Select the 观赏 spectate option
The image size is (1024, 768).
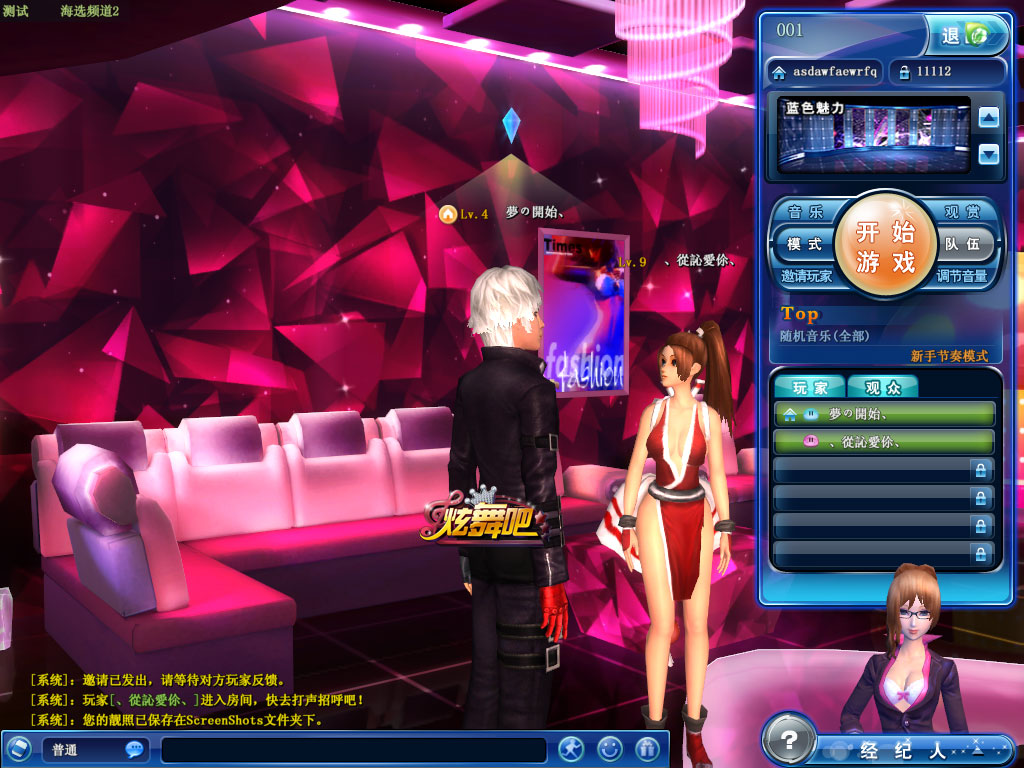point(964,212)
